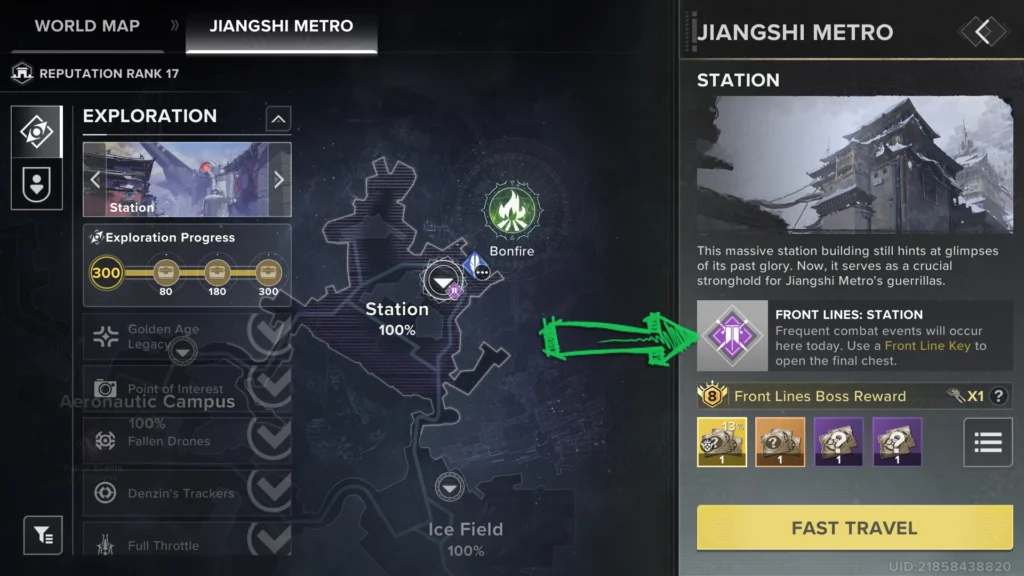1024x576 pixels.
Task: Select the Ice Field map marker
Action: (451, 487)
